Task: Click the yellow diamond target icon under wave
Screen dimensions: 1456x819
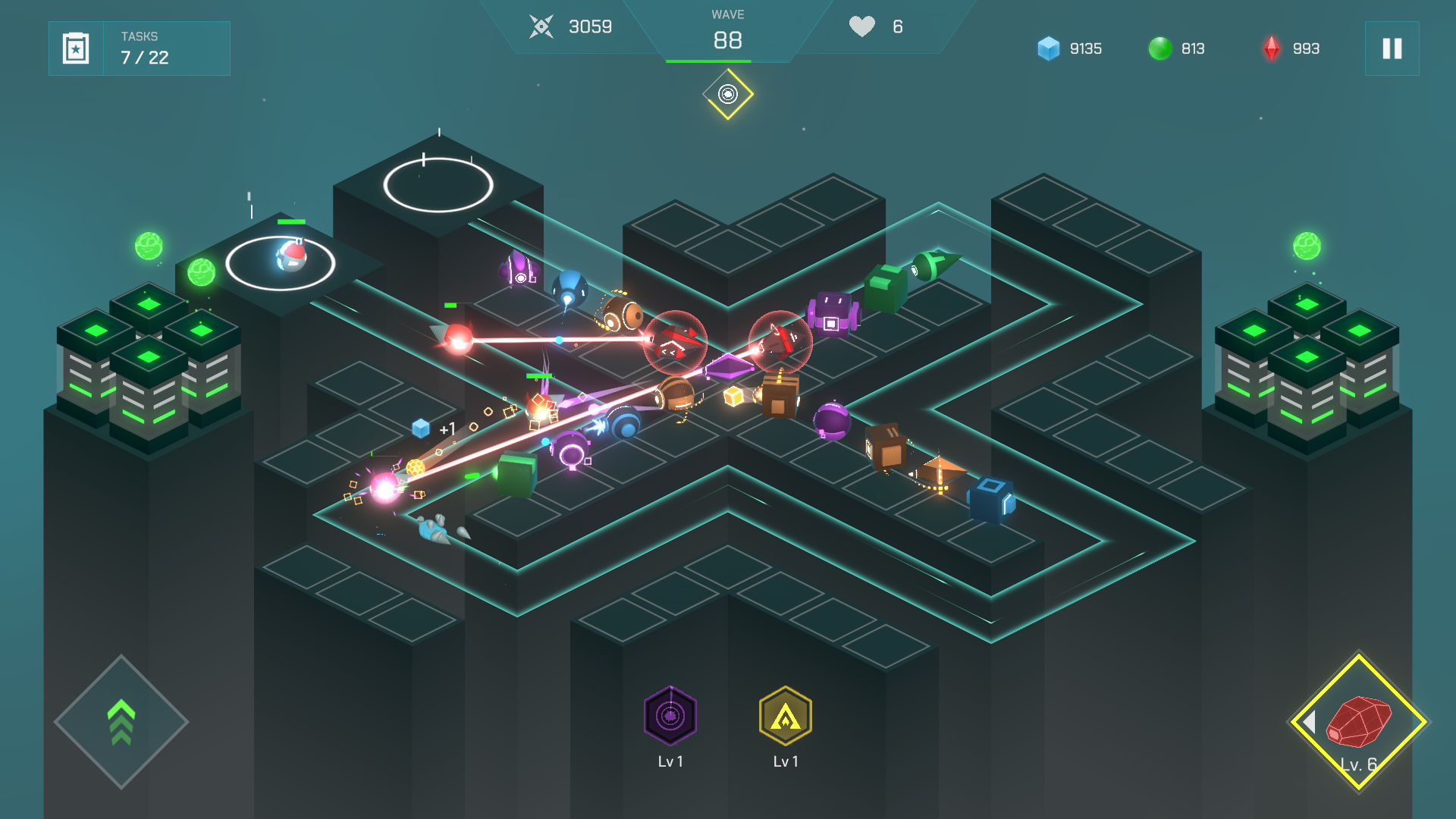Action: tap(728, 94)
